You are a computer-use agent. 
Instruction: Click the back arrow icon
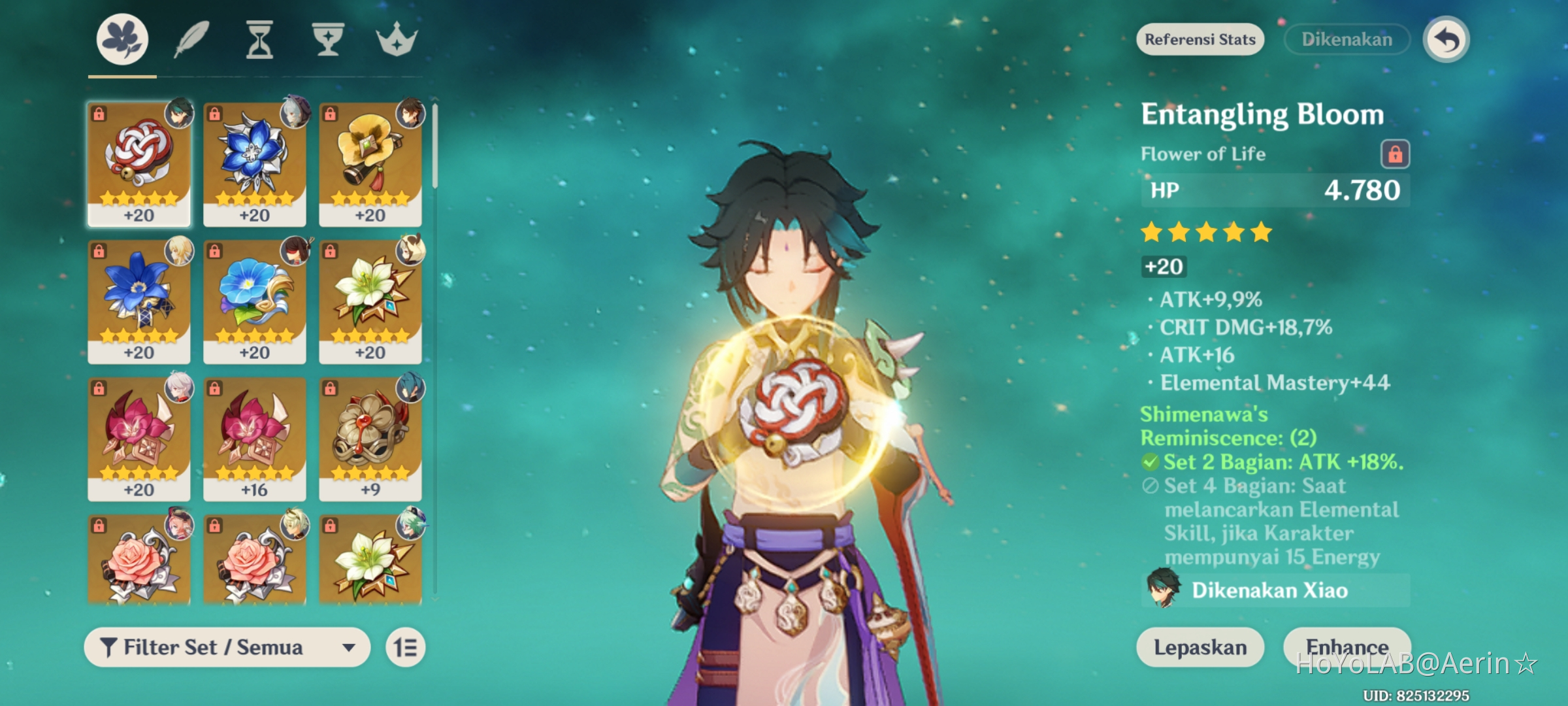(x=1448, y=39)
